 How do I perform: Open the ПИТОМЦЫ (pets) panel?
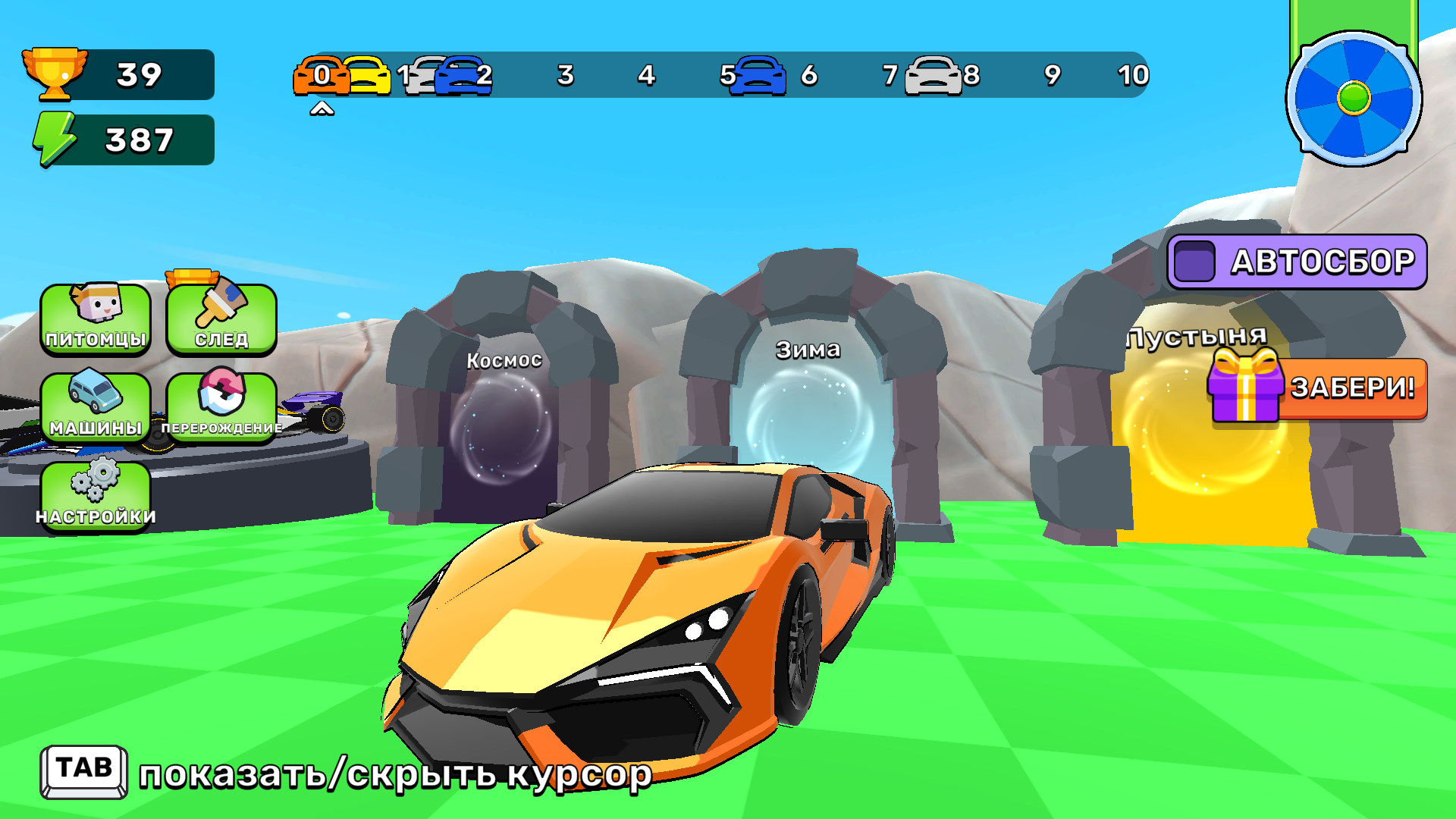(96, 318)
